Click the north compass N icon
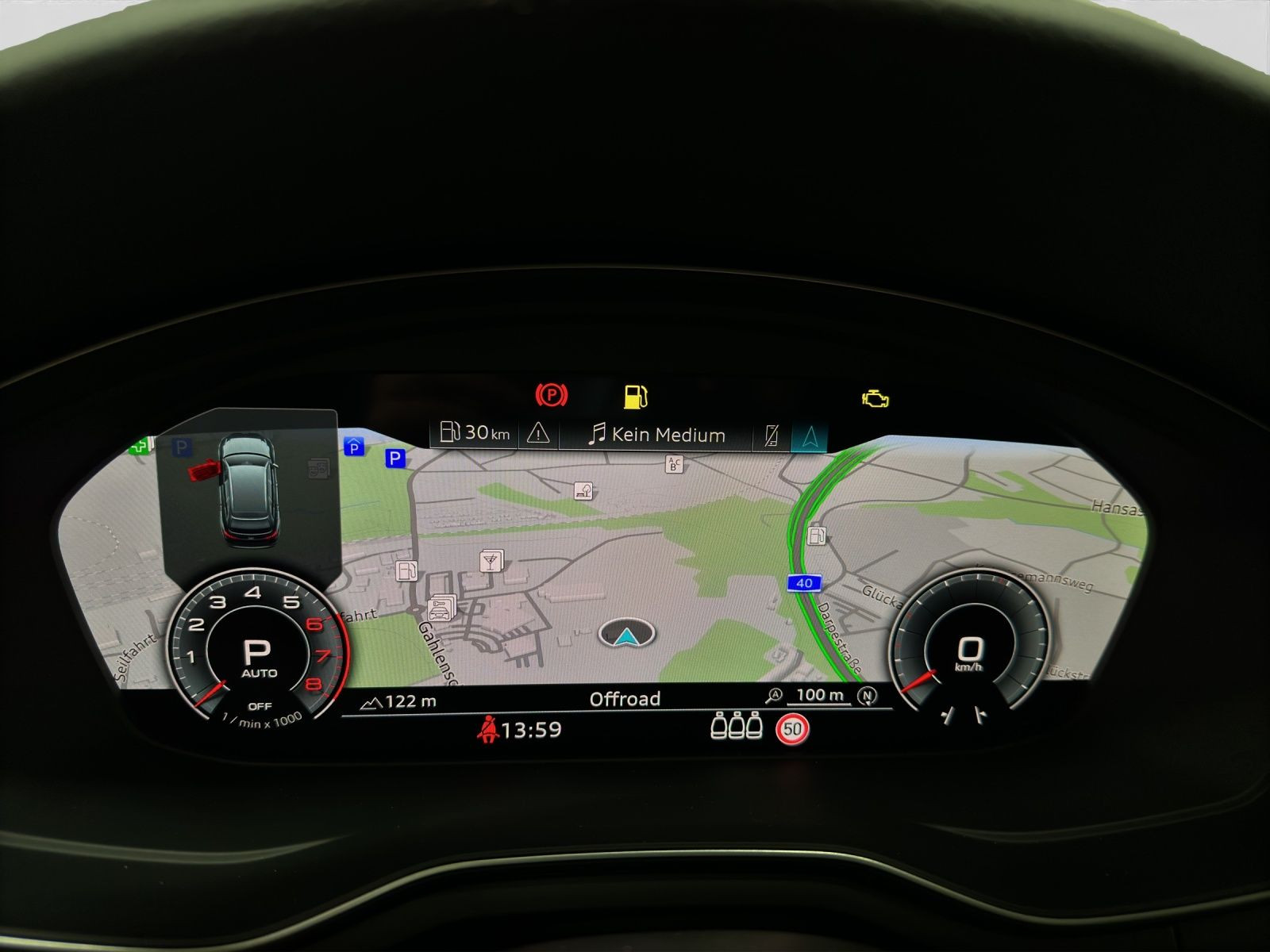 coord(868,696)
